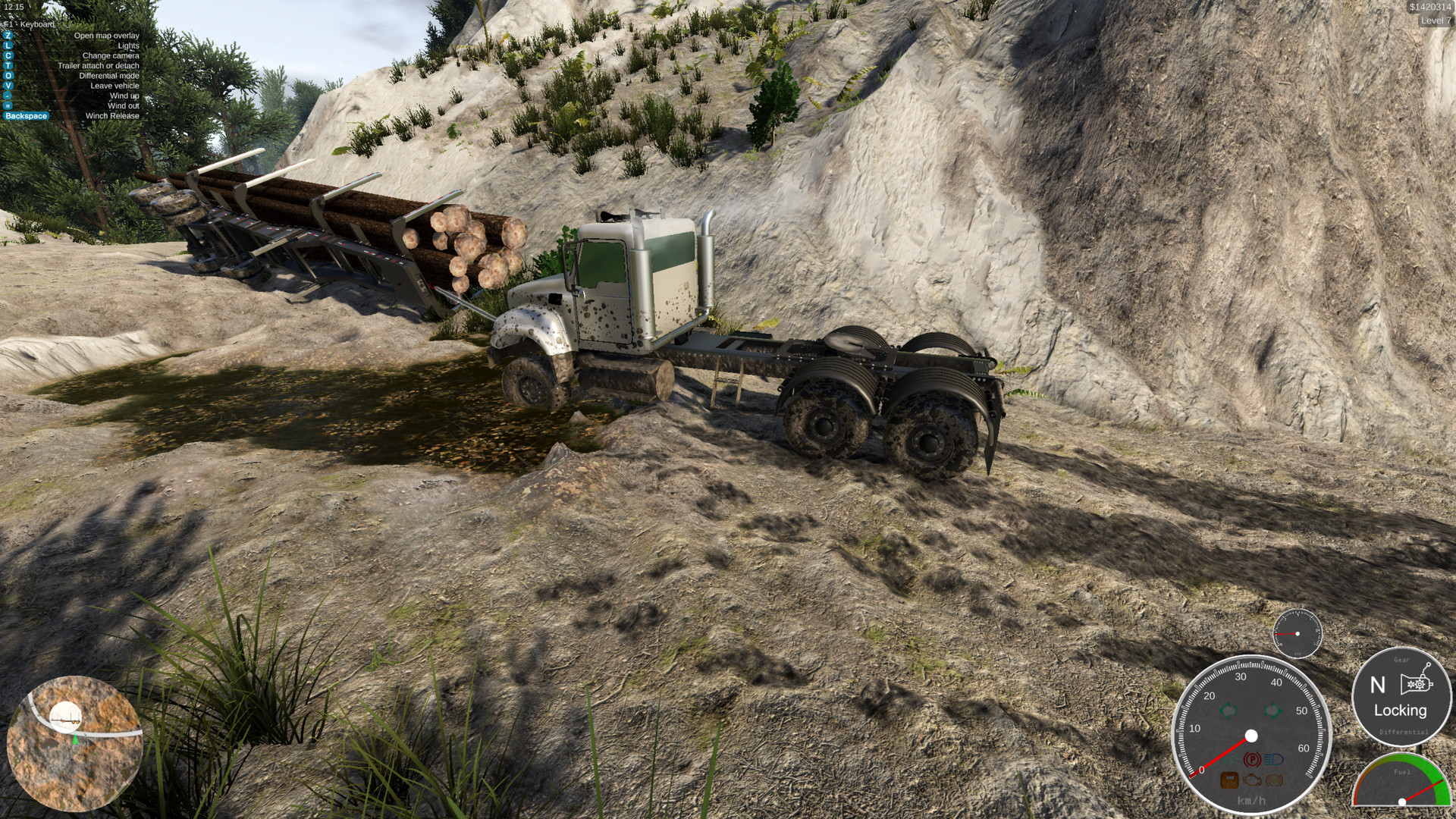Expand the Change camera option
This screenshot has height=819, width=1456.
[x=8, y=55]
